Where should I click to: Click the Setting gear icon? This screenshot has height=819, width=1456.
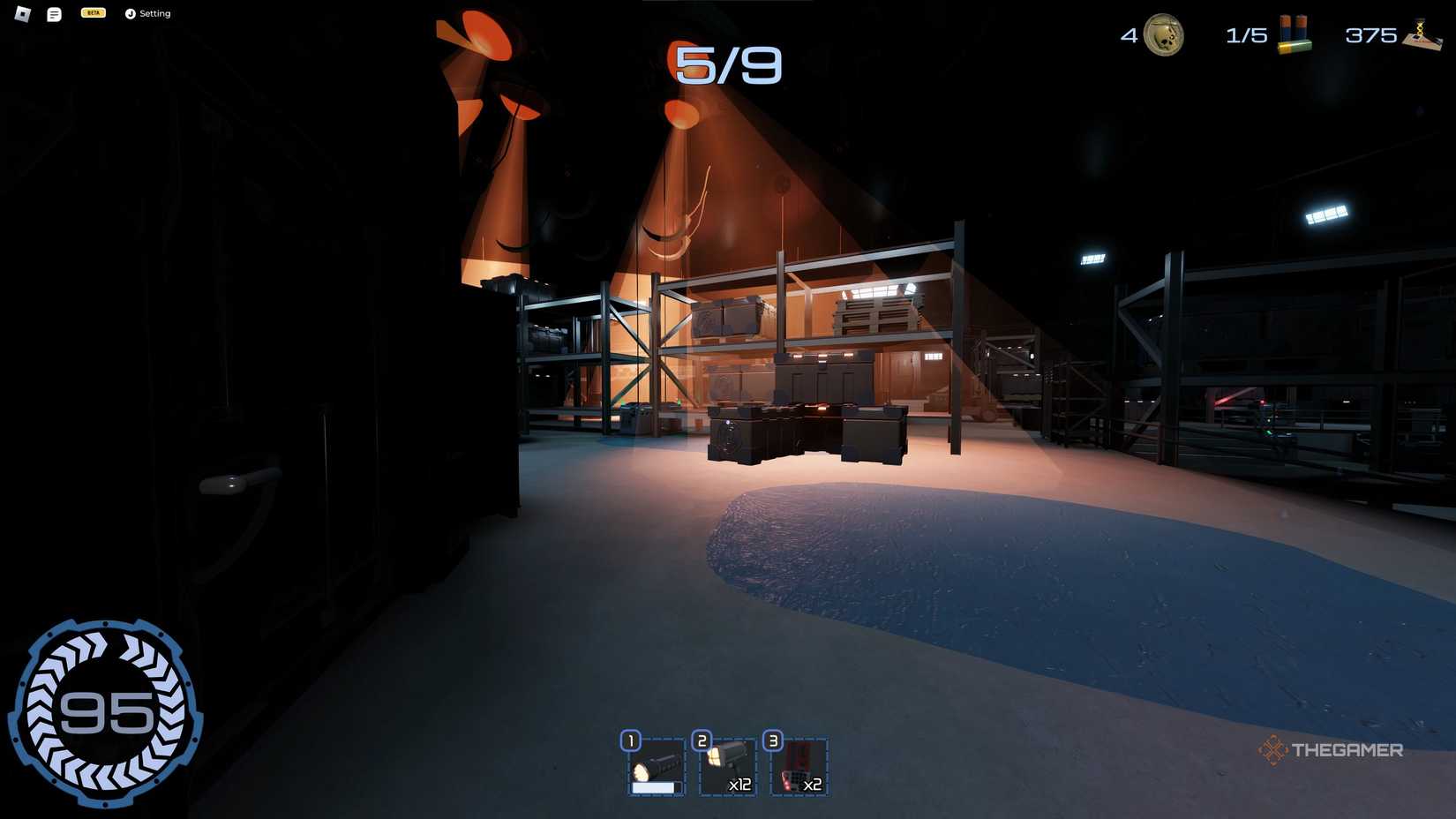click(131, 13)
